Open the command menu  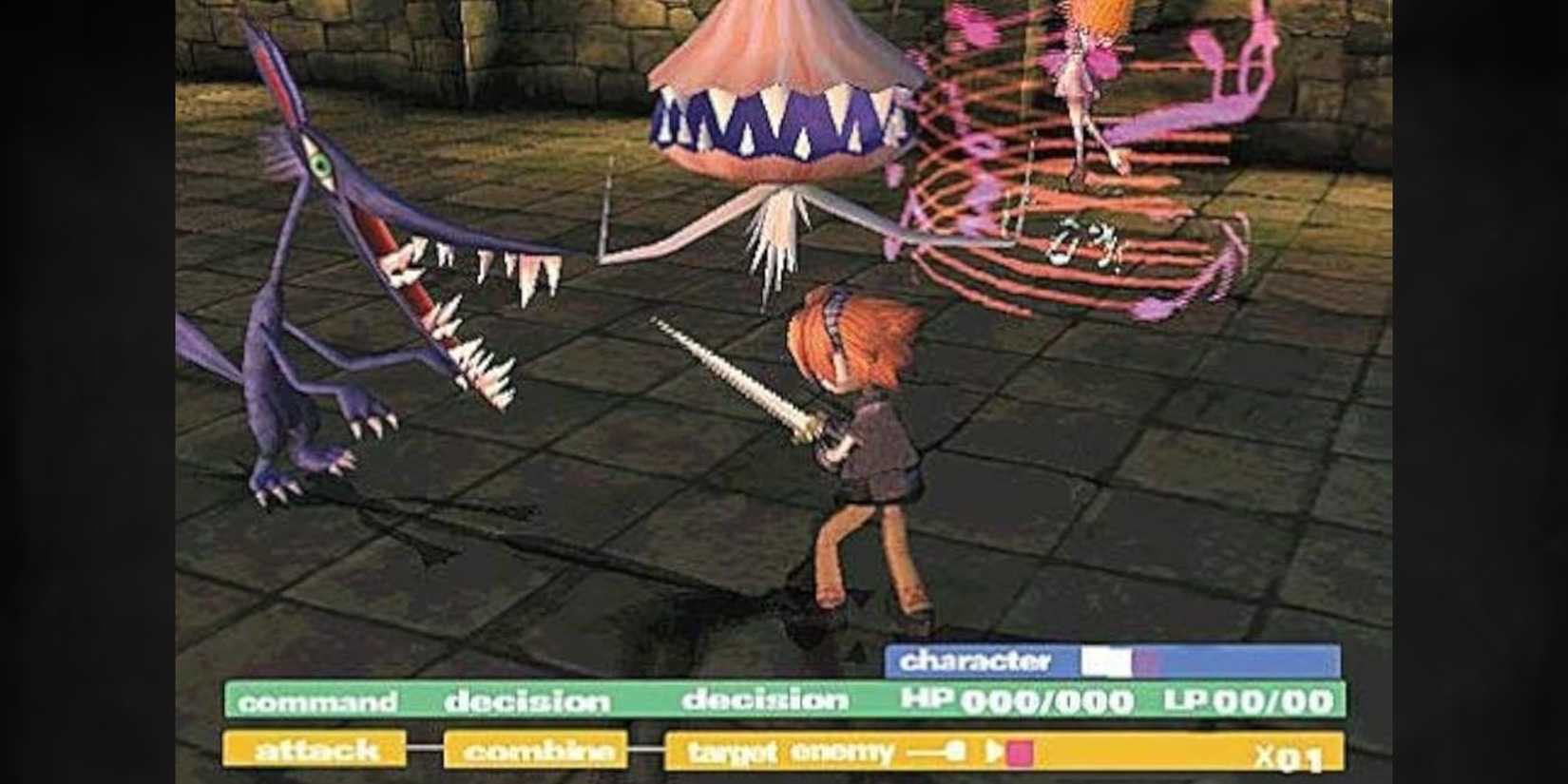pos(318,703)
